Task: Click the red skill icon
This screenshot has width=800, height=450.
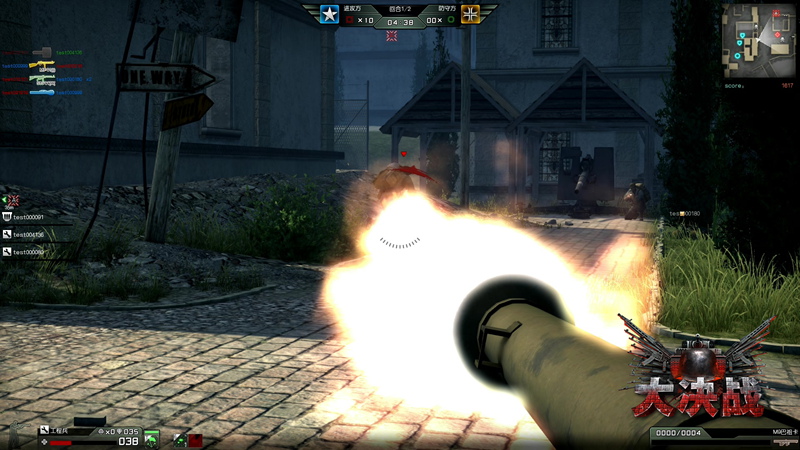Action: [x=195, y=439]
